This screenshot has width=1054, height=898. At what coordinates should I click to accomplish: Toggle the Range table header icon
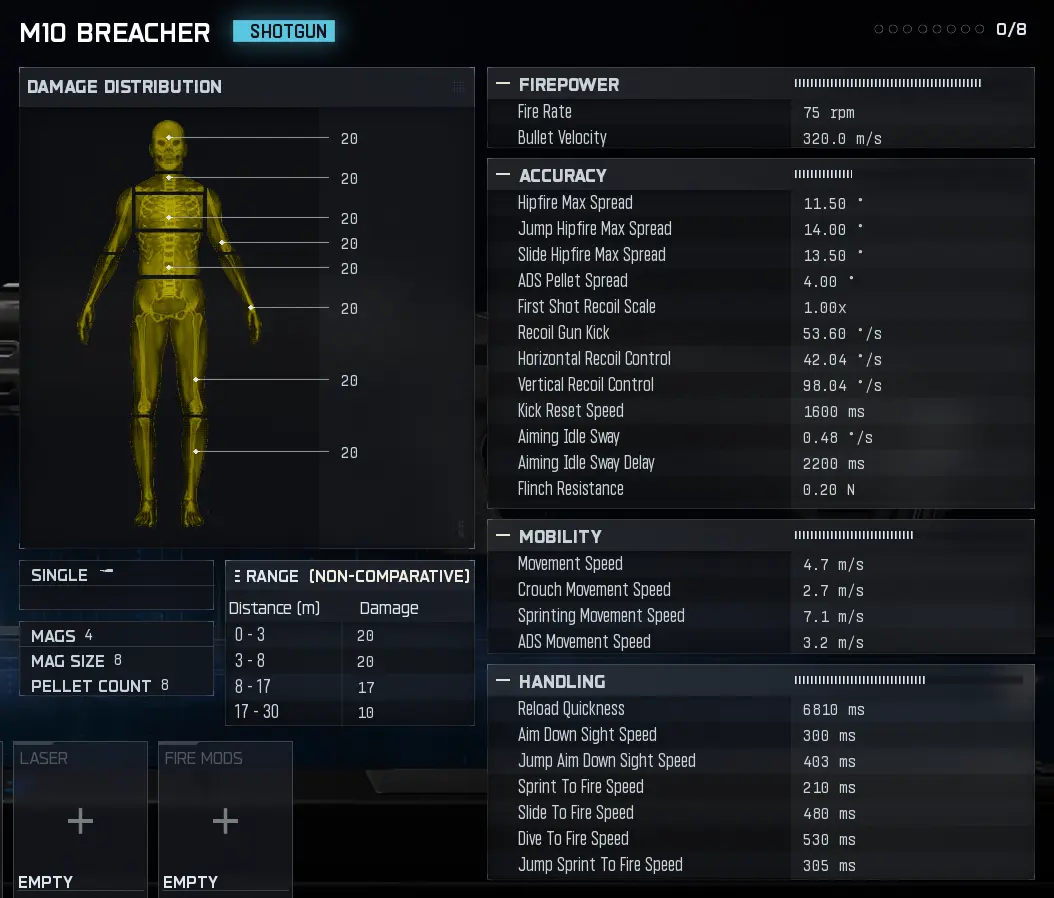tap(236, 576)
